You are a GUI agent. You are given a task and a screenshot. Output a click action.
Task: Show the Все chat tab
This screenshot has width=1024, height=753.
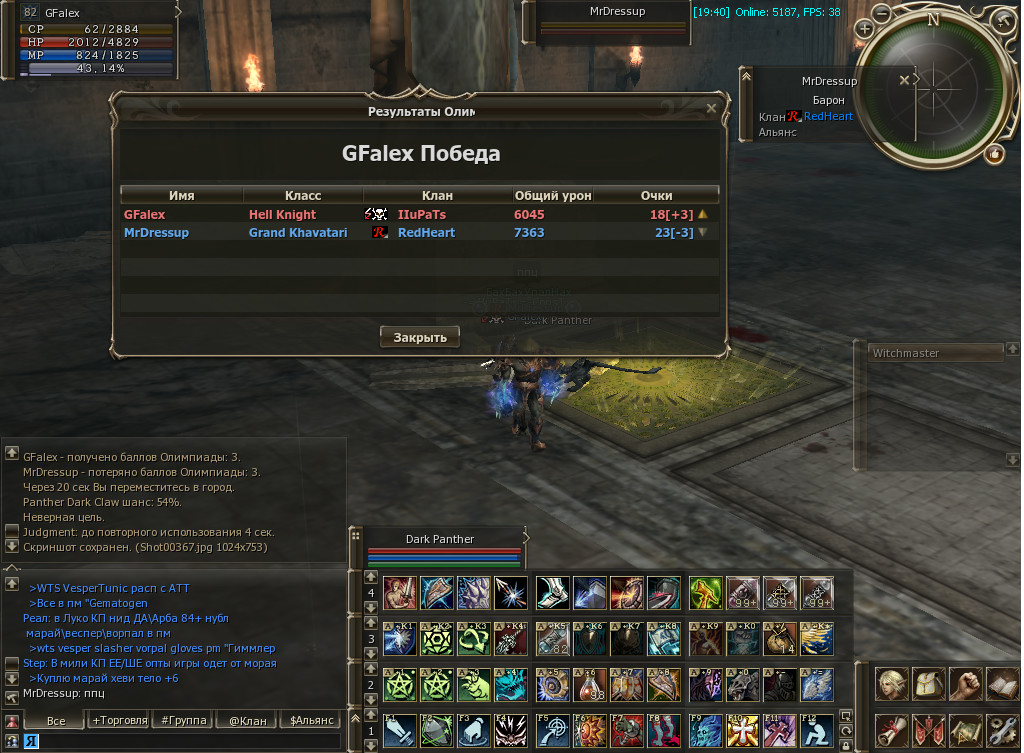click(x=56, y=720)
